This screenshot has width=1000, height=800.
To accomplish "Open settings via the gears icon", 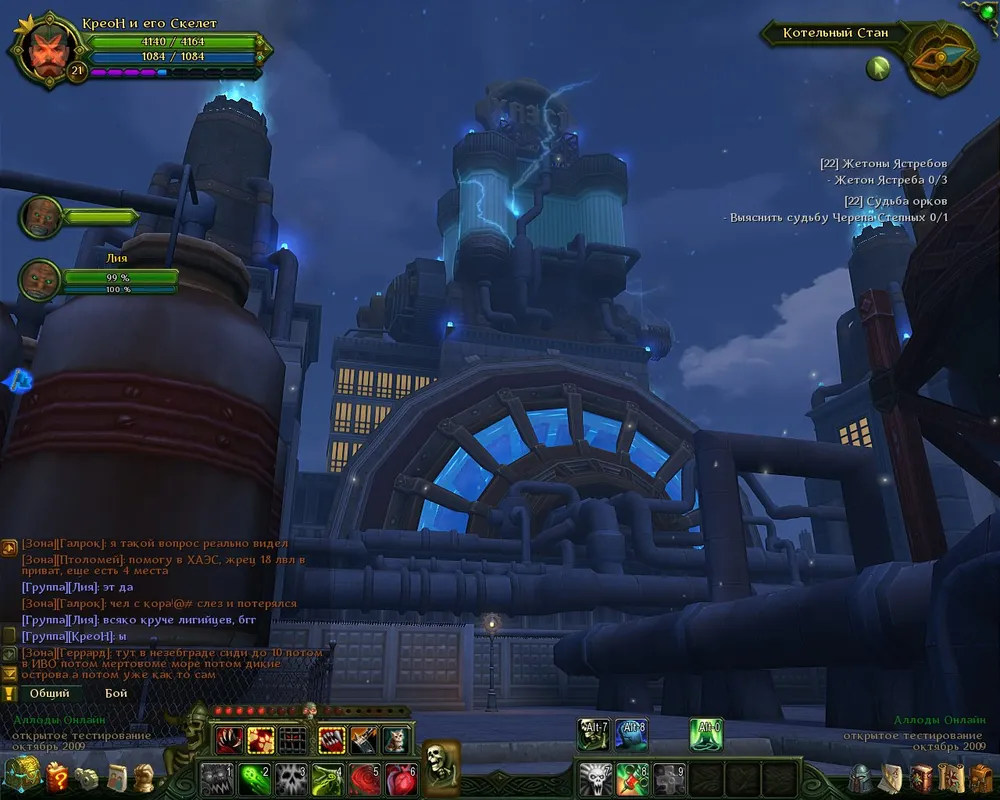I will (87, 777).
